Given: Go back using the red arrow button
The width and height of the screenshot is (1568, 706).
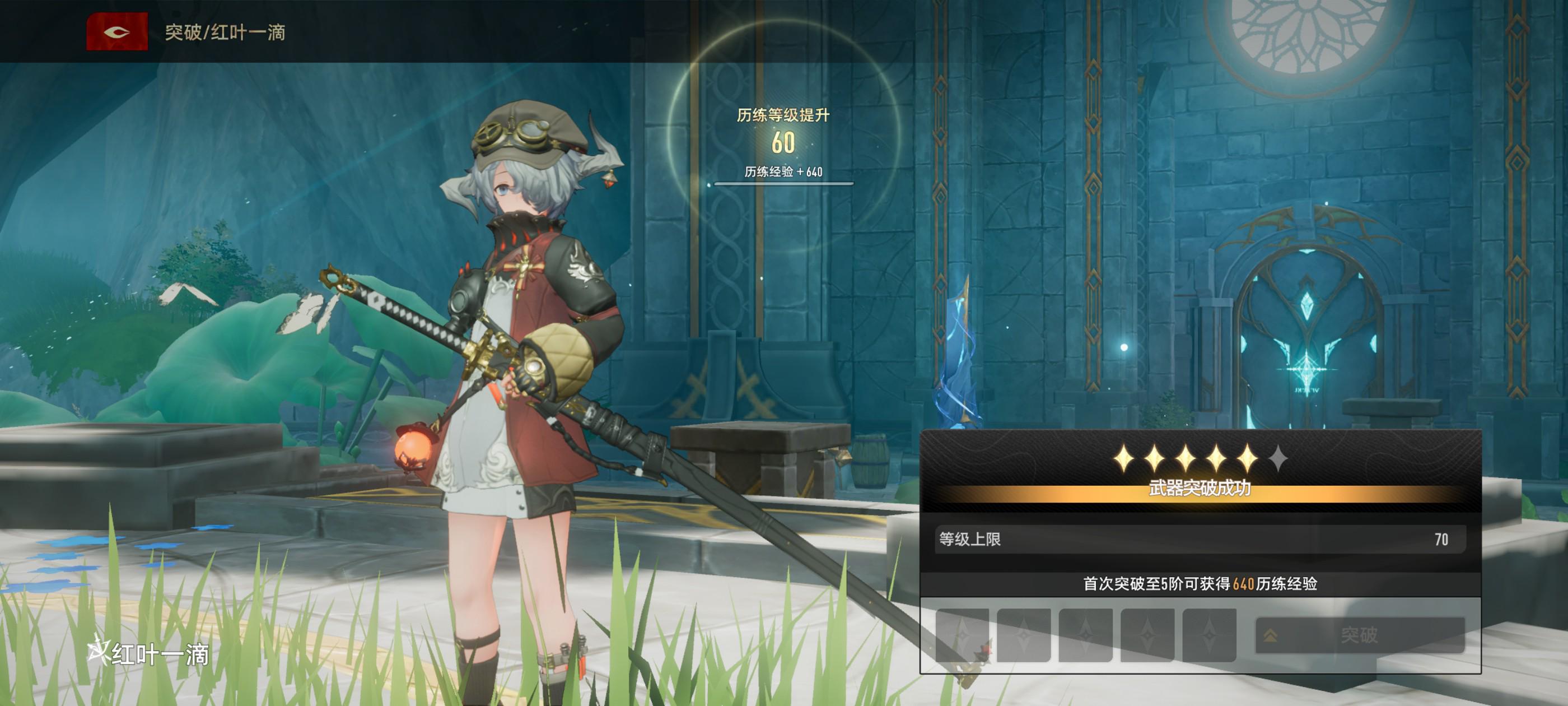Looking at the screenshot, I should [117, 32].
